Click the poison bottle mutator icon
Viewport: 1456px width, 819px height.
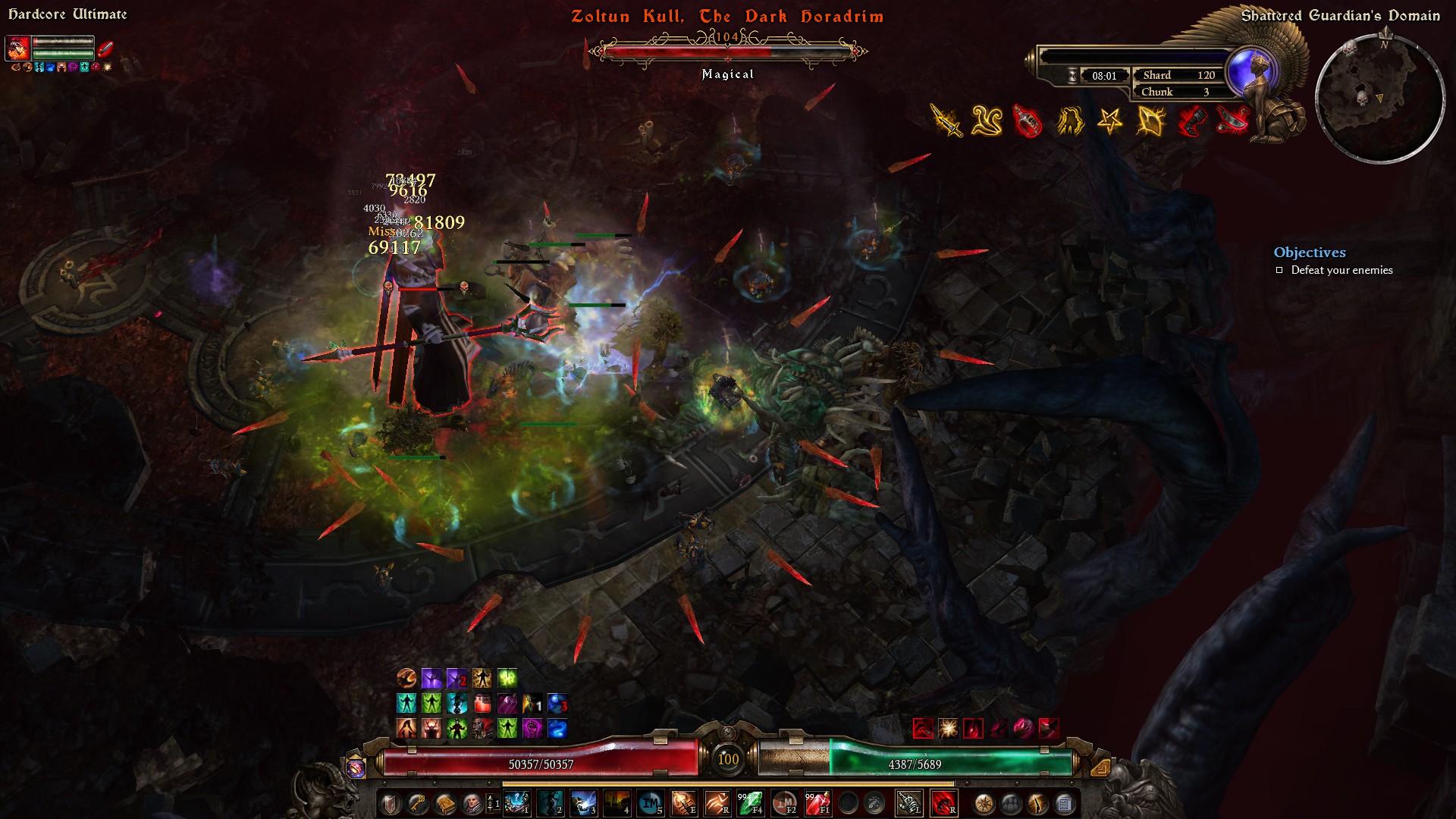pyautogui.click(x=1028, y=121)
